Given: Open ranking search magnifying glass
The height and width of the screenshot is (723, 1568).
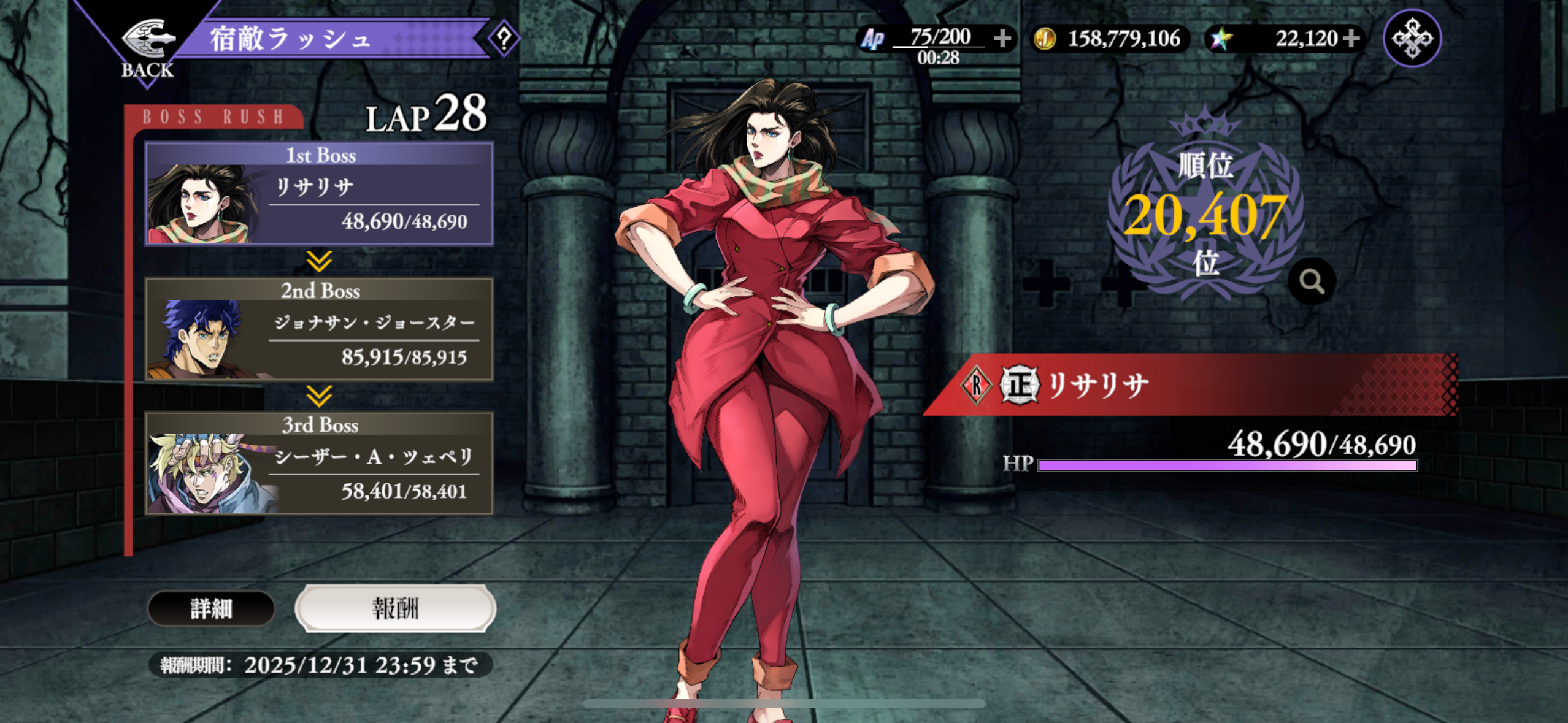Looking at the screenshot, I should (x=1312, y=281).
